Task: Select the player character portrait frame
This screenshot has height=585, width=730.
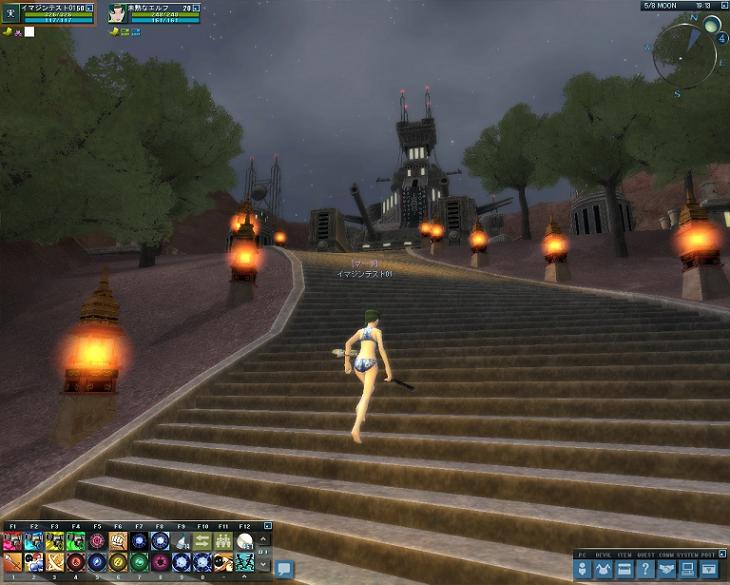Action: point(9,13)
